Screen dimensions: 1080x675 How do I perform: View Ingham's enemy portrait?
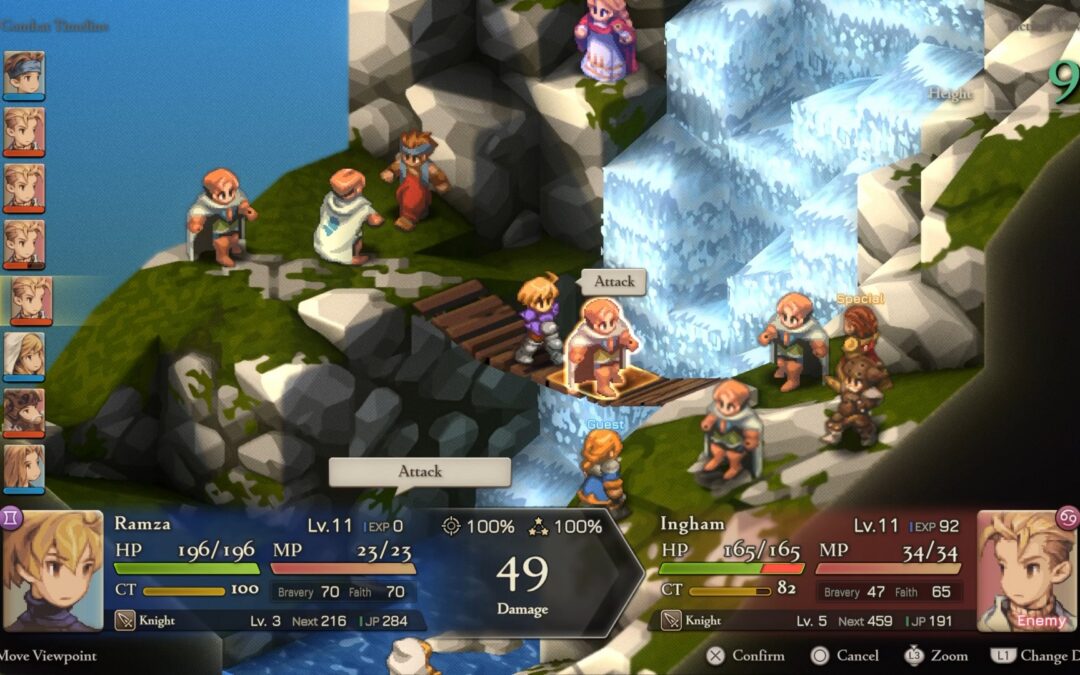click(x=1026, y=570)
